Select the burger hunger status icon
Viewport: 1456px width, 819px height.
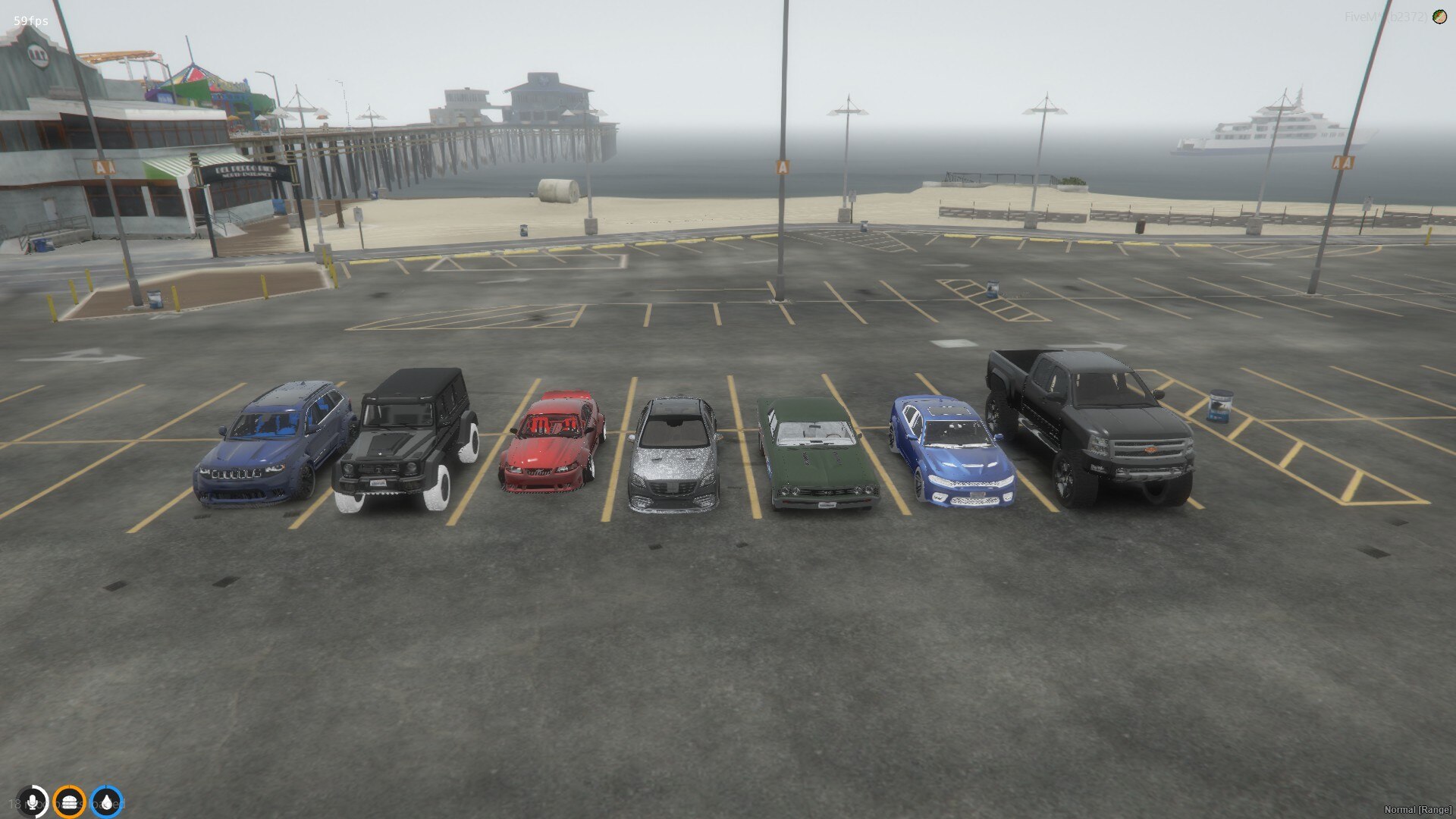point(69,802)
